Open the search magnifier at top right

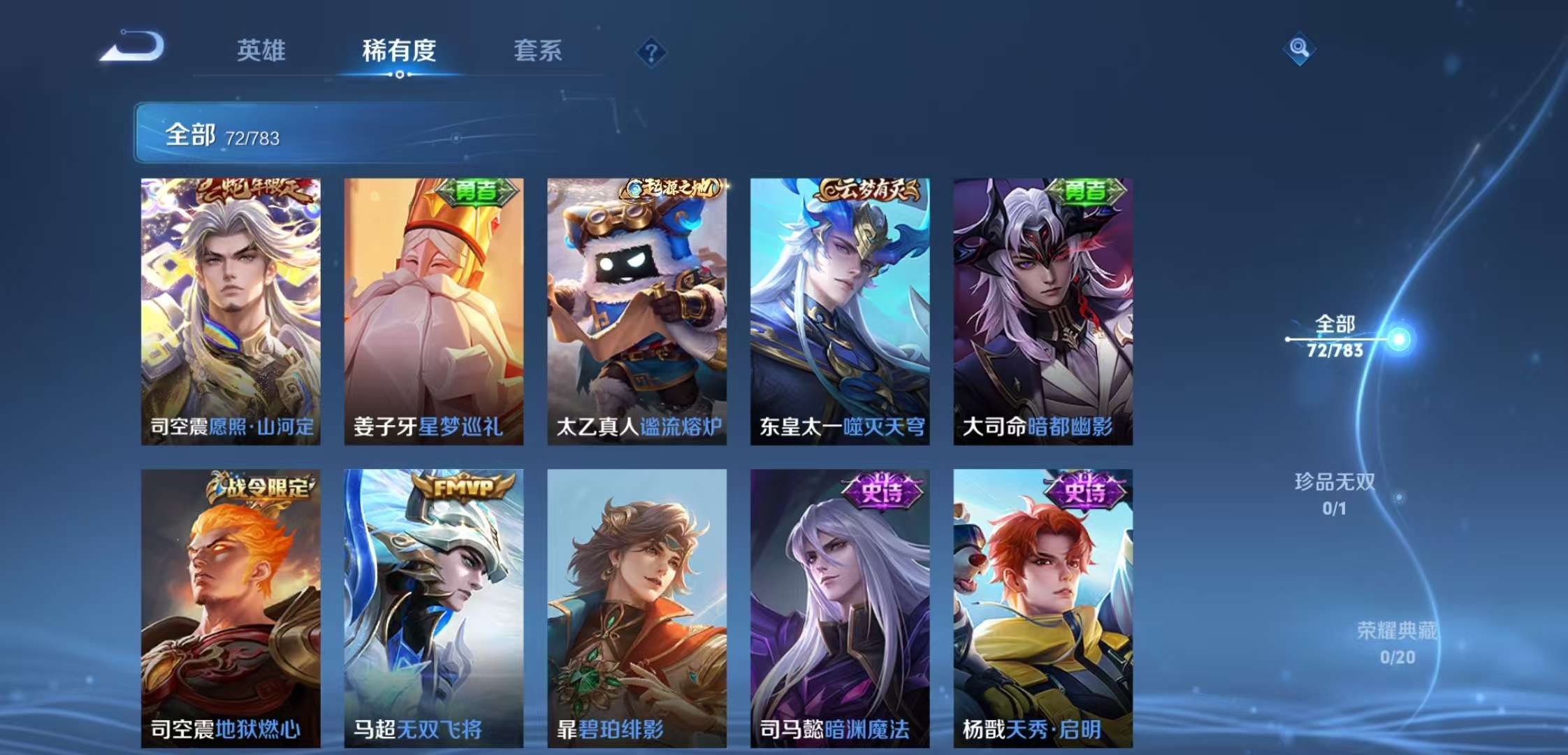point(1301,49)
